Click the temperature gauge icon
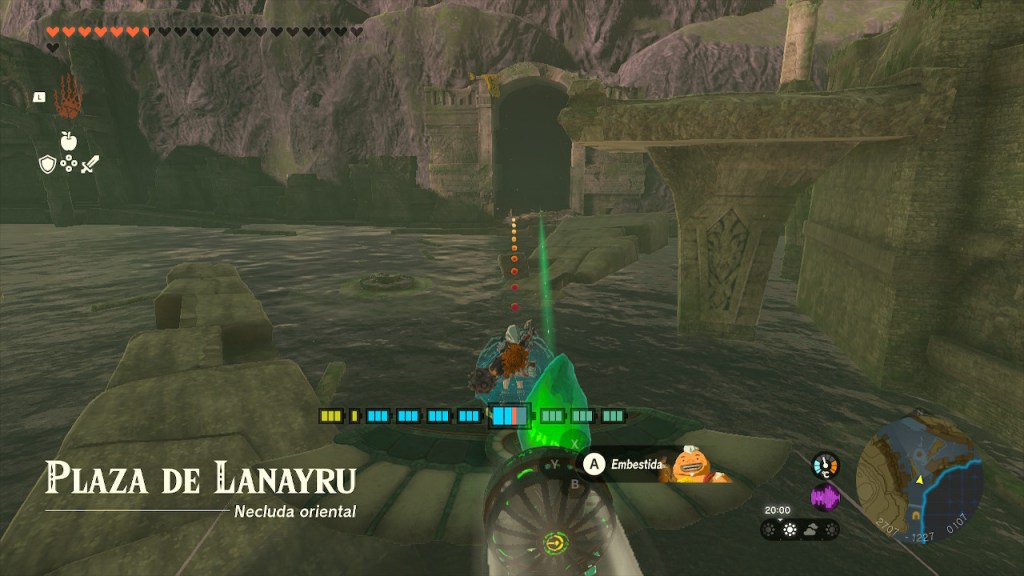Viewport: 1024px width, 576px height. point(825,465)
